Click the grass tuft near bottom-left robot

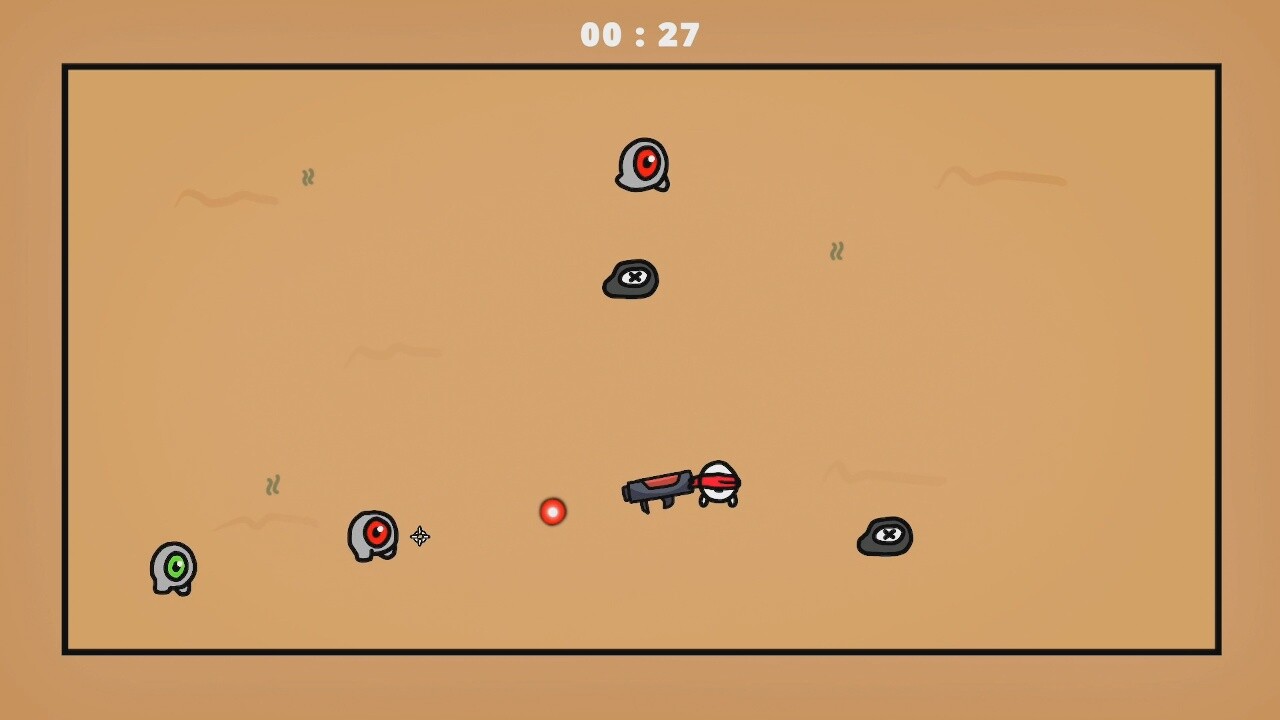pyautogui.click(x=273, y=485)
